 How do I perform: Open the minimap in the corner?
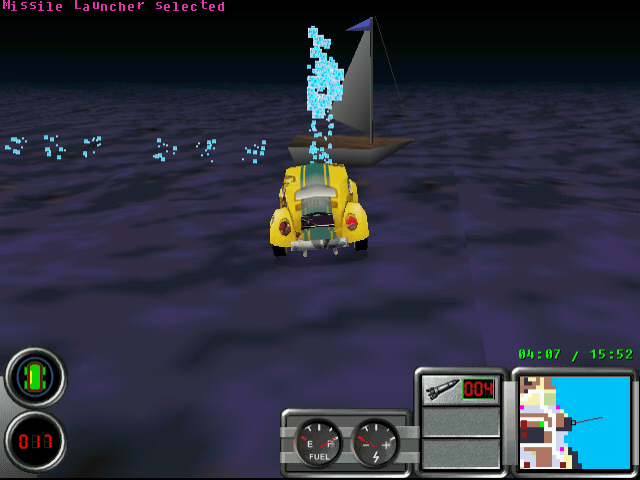(575, 422)
